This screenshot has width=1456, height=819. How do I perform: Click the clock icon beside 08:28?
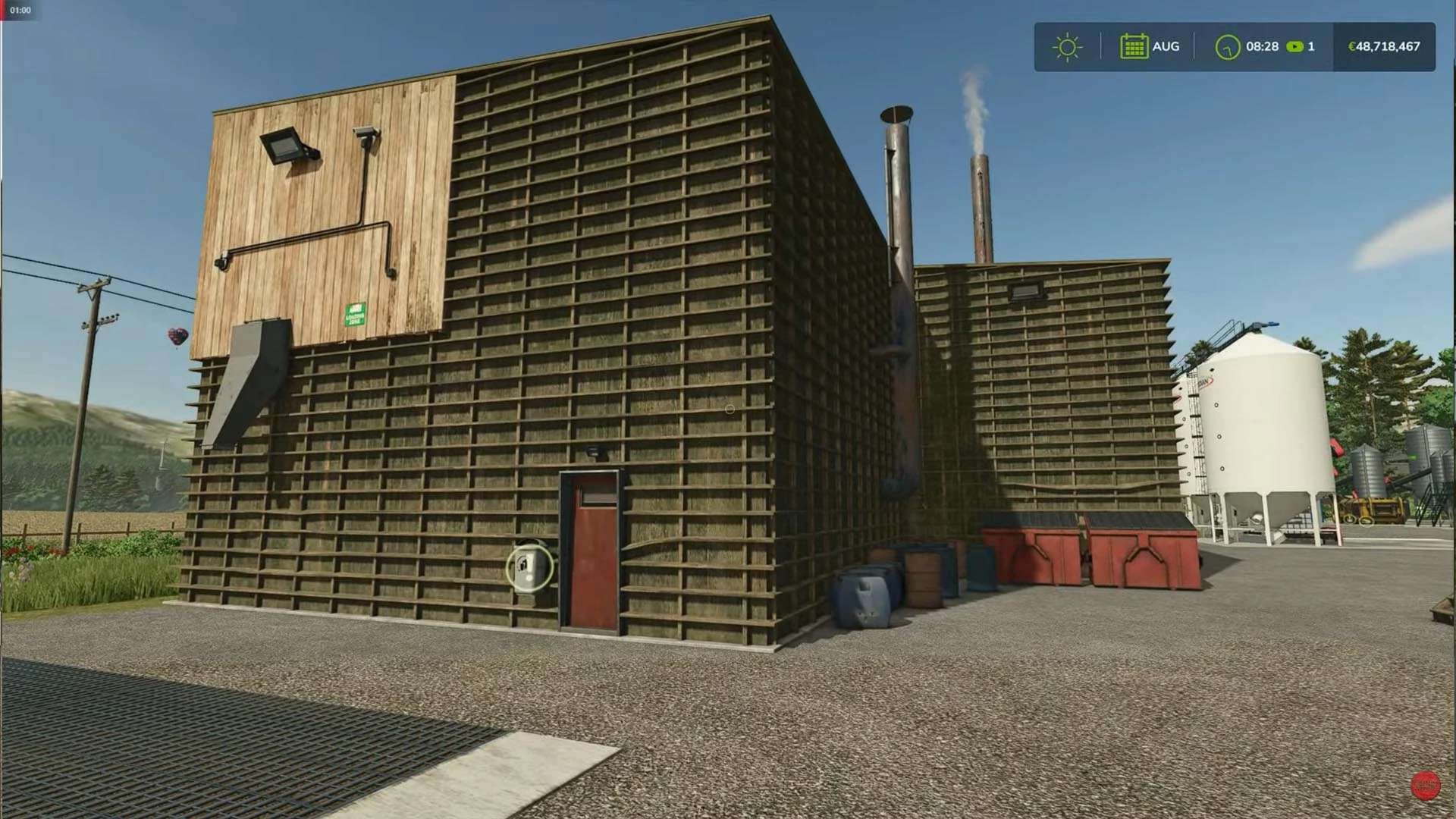(x=1227, y=47)
